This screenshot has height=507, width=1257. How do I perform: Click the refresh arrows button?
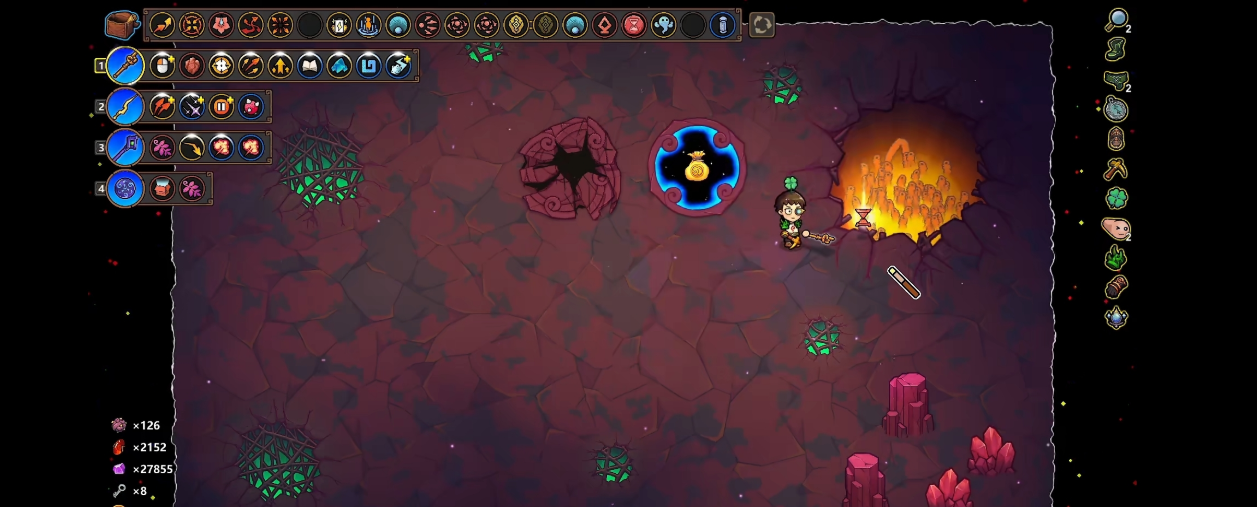pos(762,25)
